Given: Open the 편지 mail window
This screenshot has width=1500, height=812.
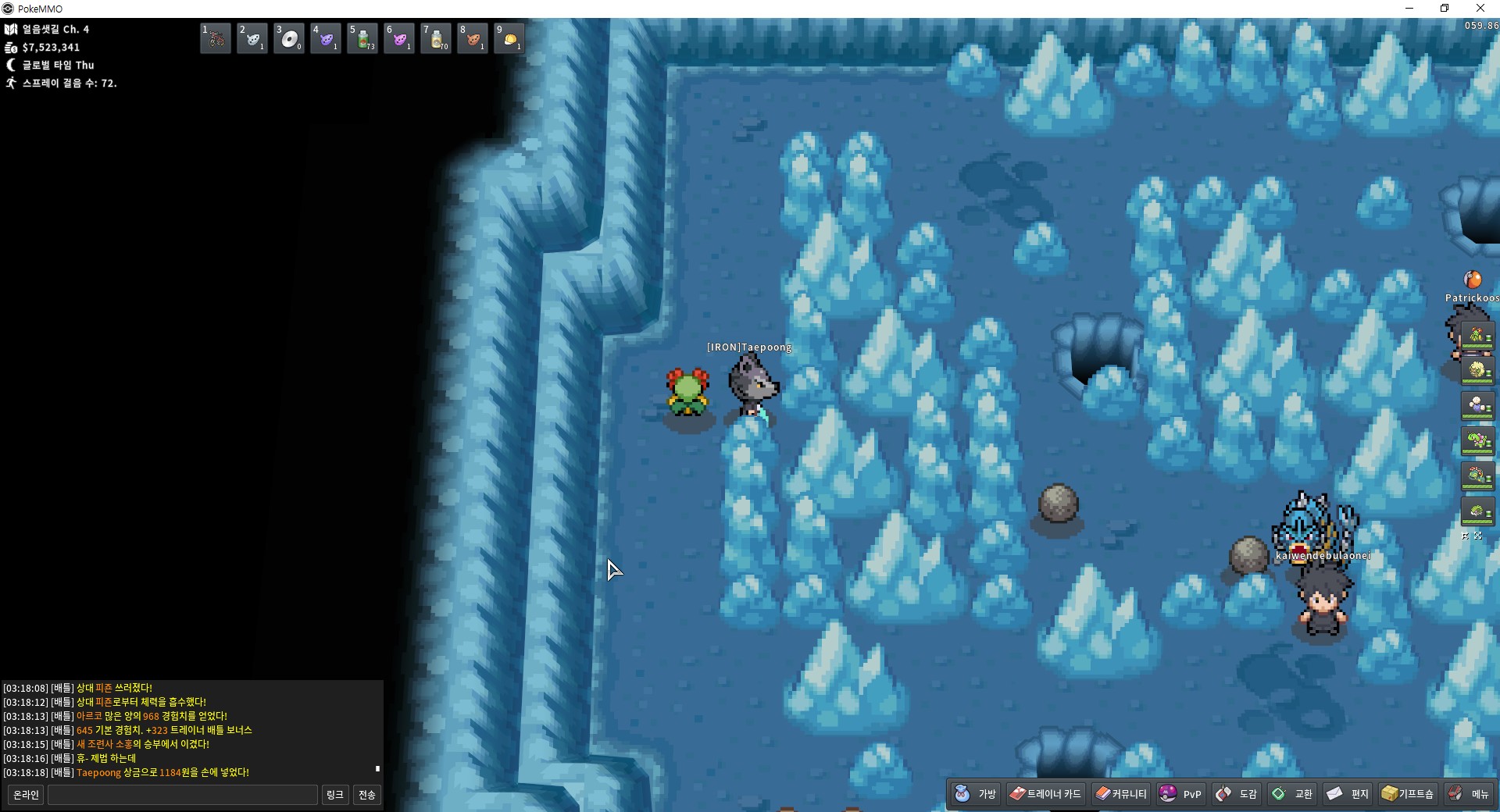Looking at the screenshot, I should (1348, 794).
